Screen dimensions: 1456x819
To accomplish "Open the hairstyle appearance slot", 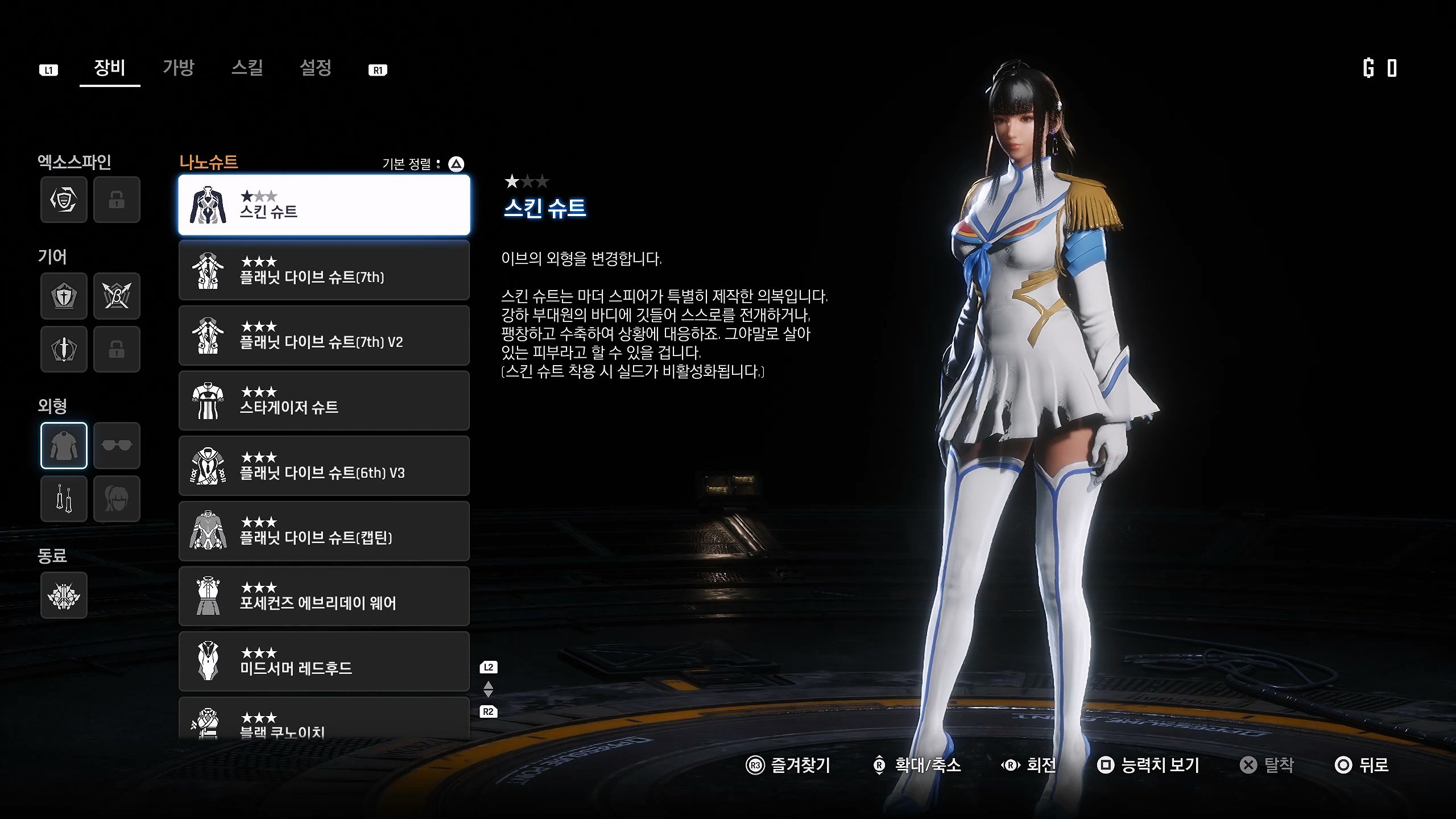I will (x=117, y=499).
